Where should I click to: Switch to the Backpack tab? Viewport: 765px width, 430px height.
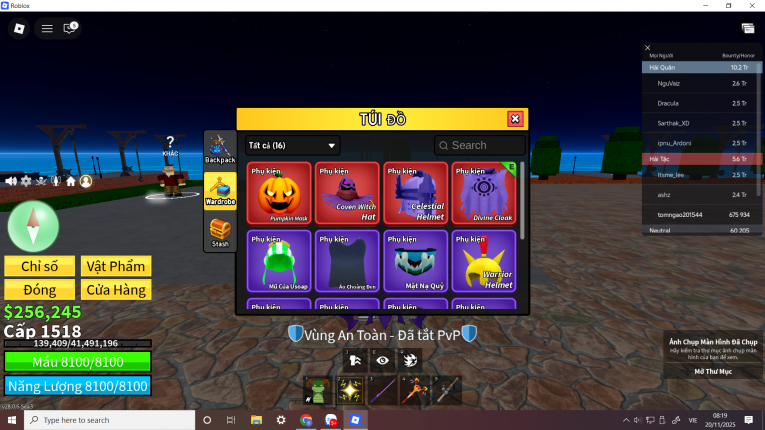click(x=220, y=149)
